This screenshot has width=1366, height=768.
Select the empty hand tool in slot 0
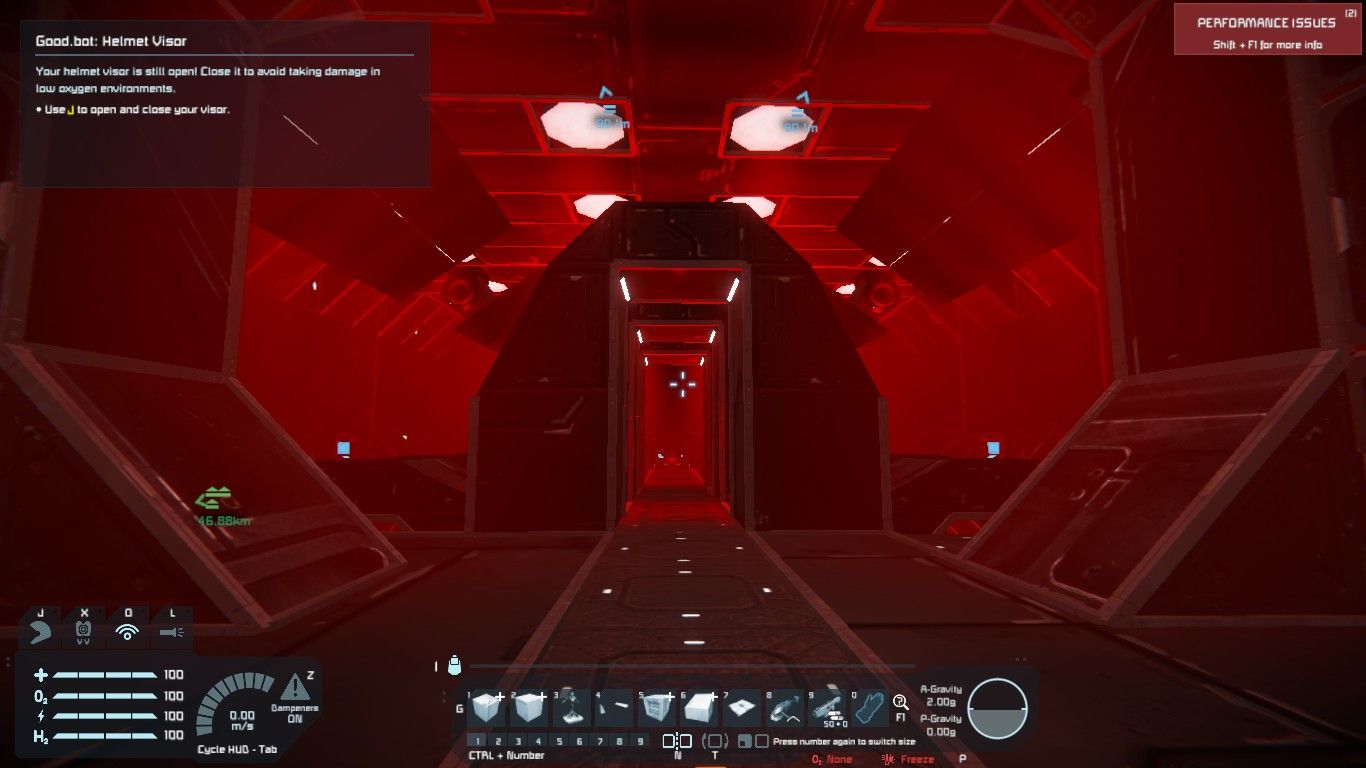click(x=870, y=705)
